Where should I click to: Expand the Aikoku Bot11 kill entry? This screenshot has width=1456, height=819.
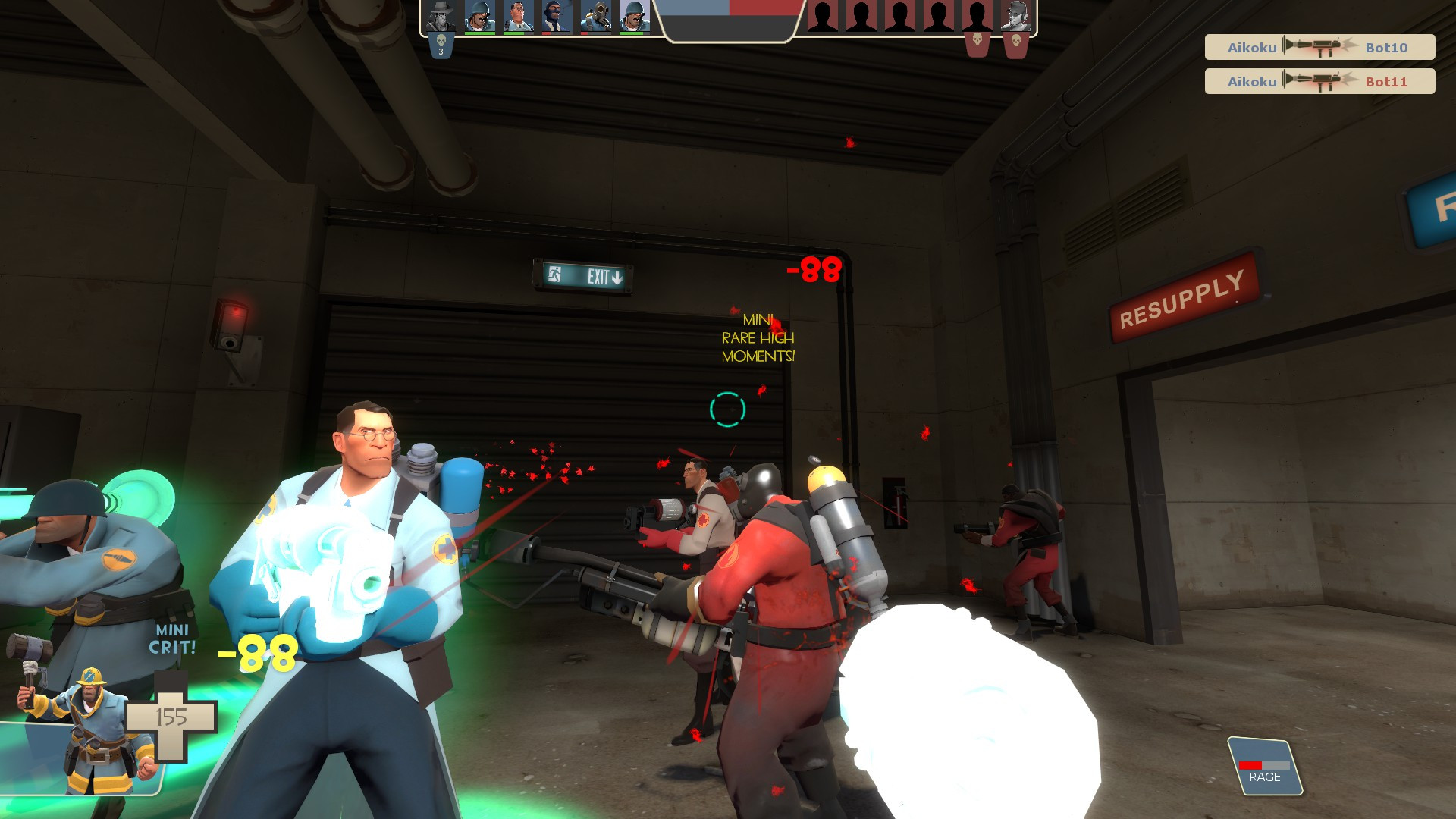click(1319, 81)
